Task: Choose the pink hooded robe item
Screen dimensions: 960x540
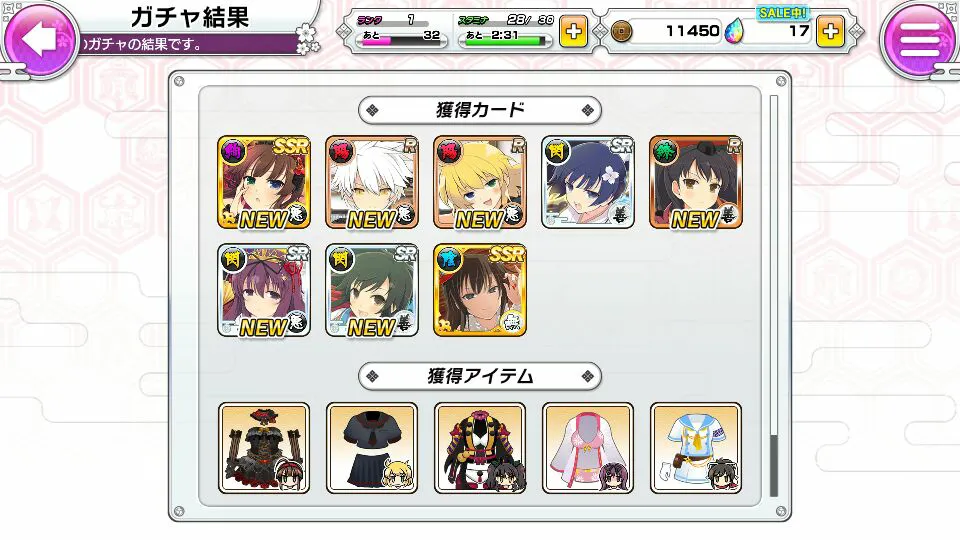Action: tap(588, 448)
